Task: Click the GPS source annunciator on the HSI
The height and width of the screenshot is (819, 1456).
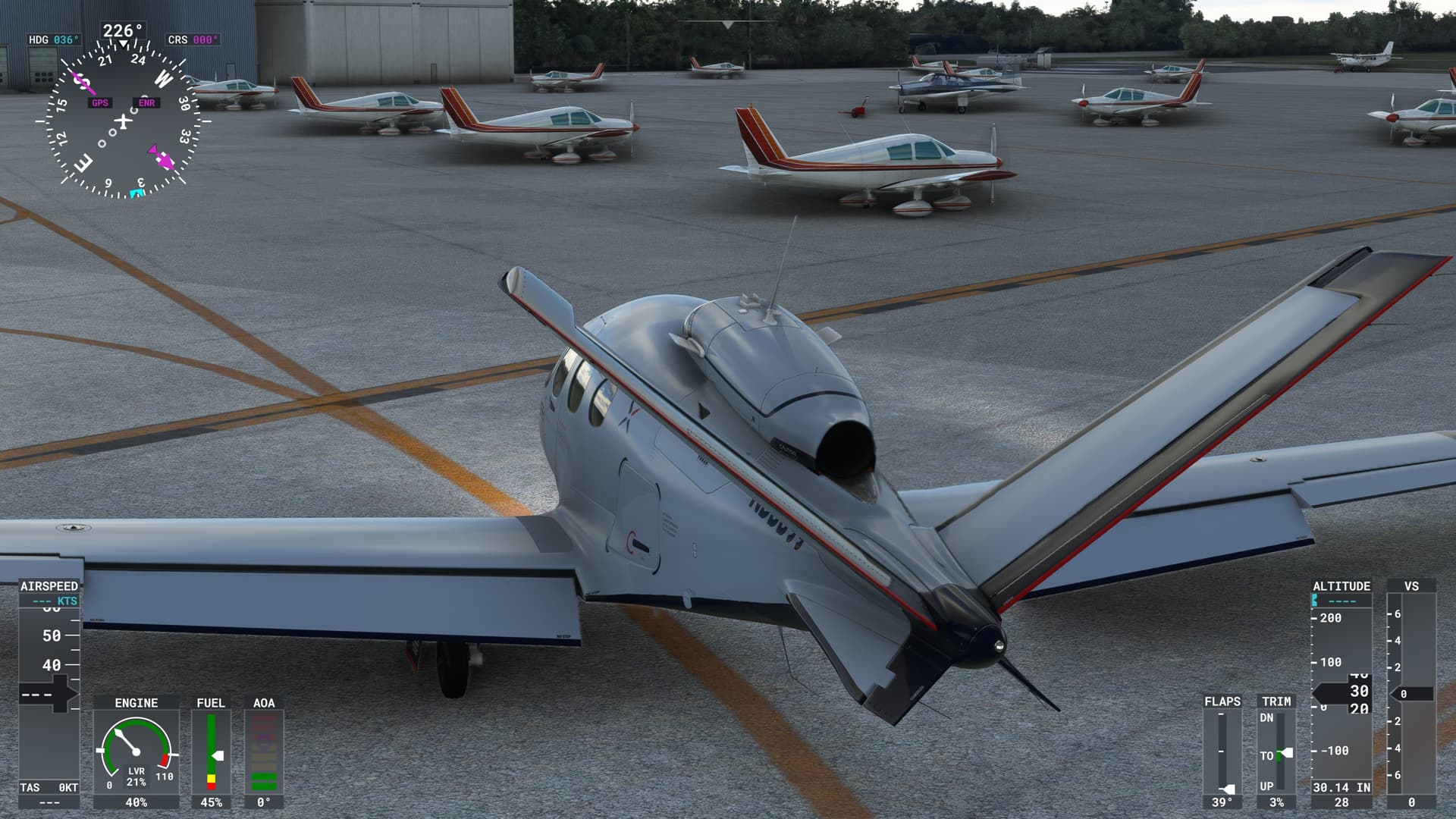Action: click(99, 102)
